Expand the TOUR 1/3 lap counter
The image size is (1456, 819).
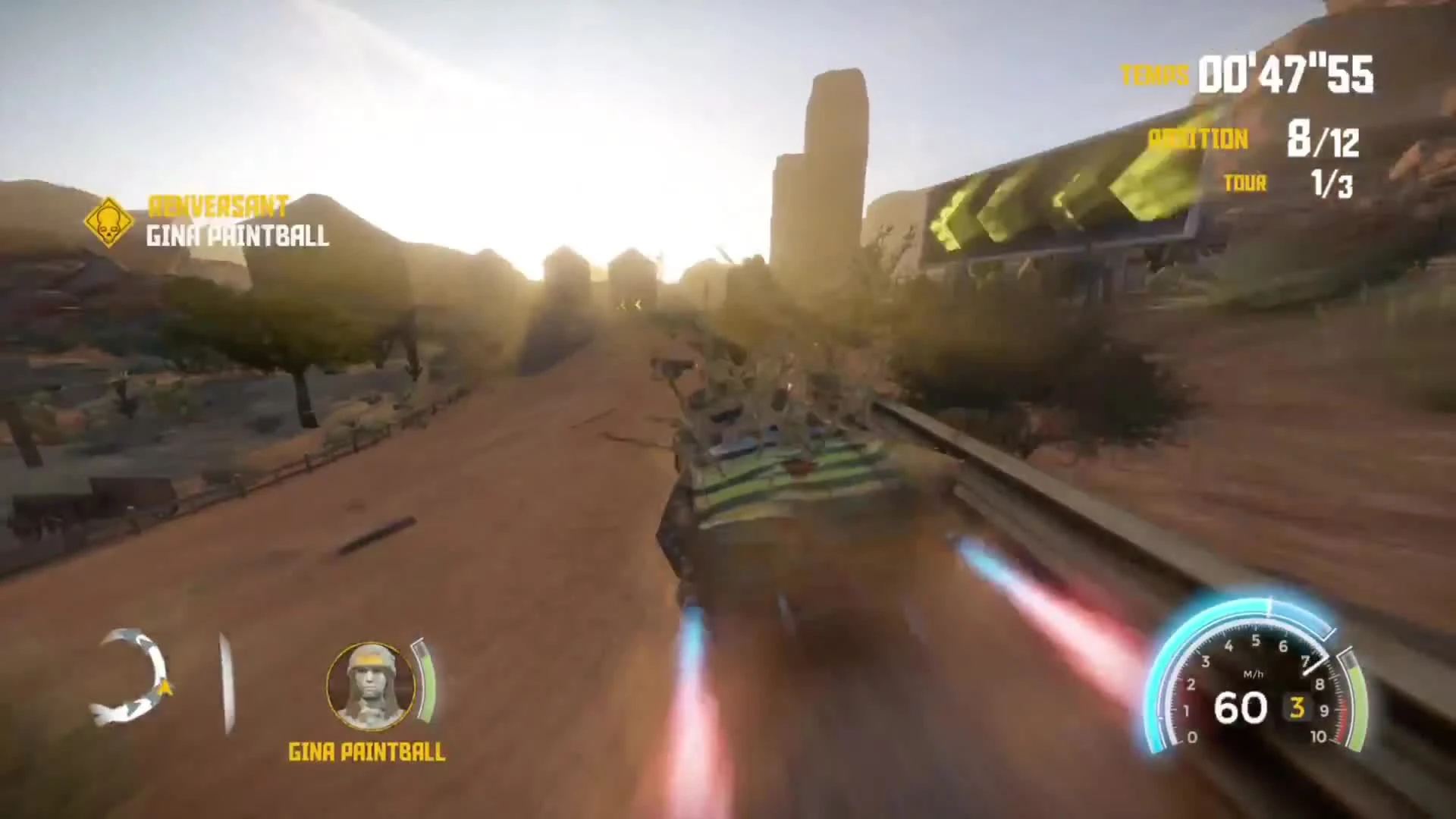(1334, 183)
